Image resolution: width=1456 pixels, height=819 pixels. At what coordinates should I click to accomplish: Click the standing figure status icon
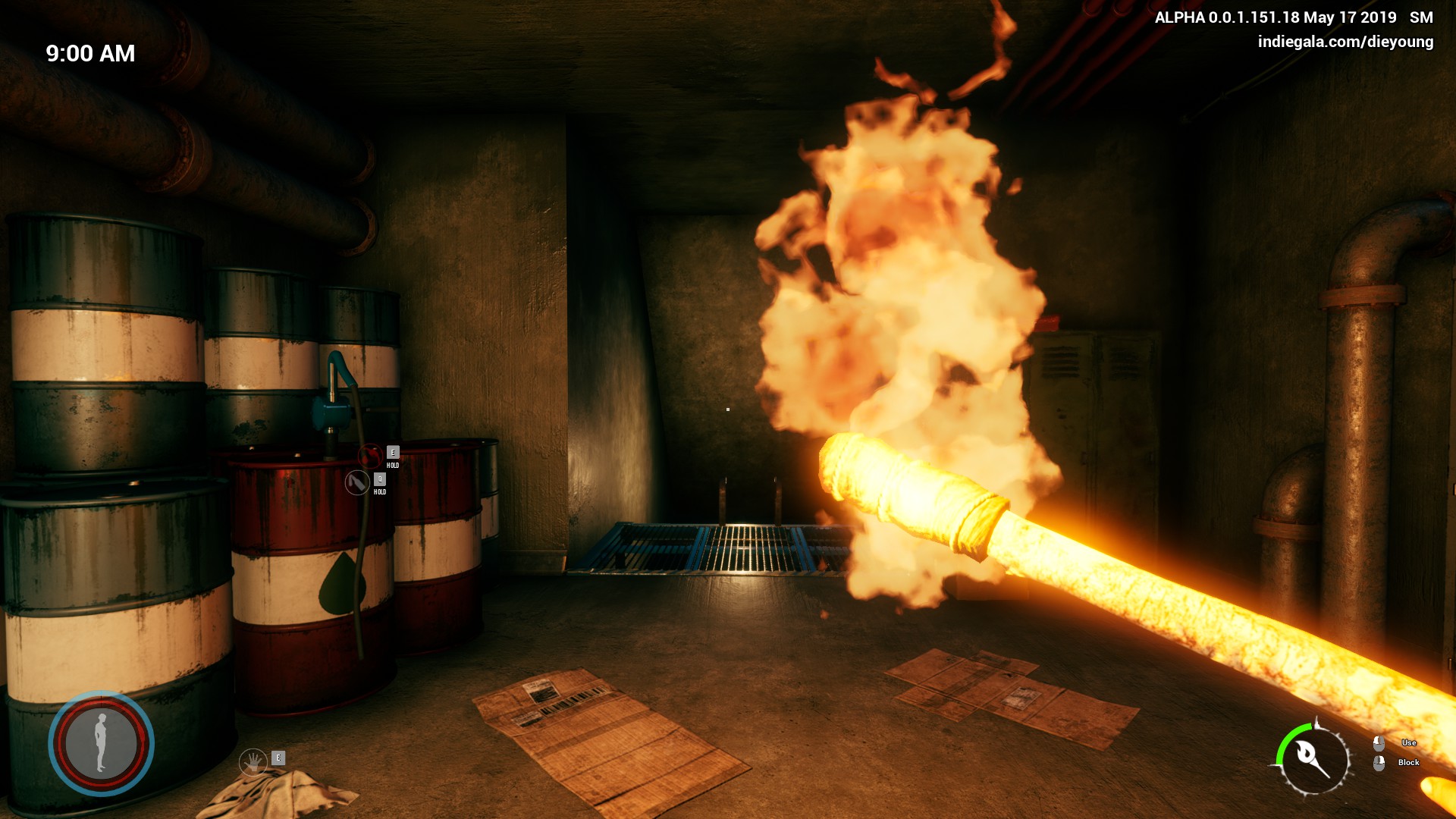(101, 743)
